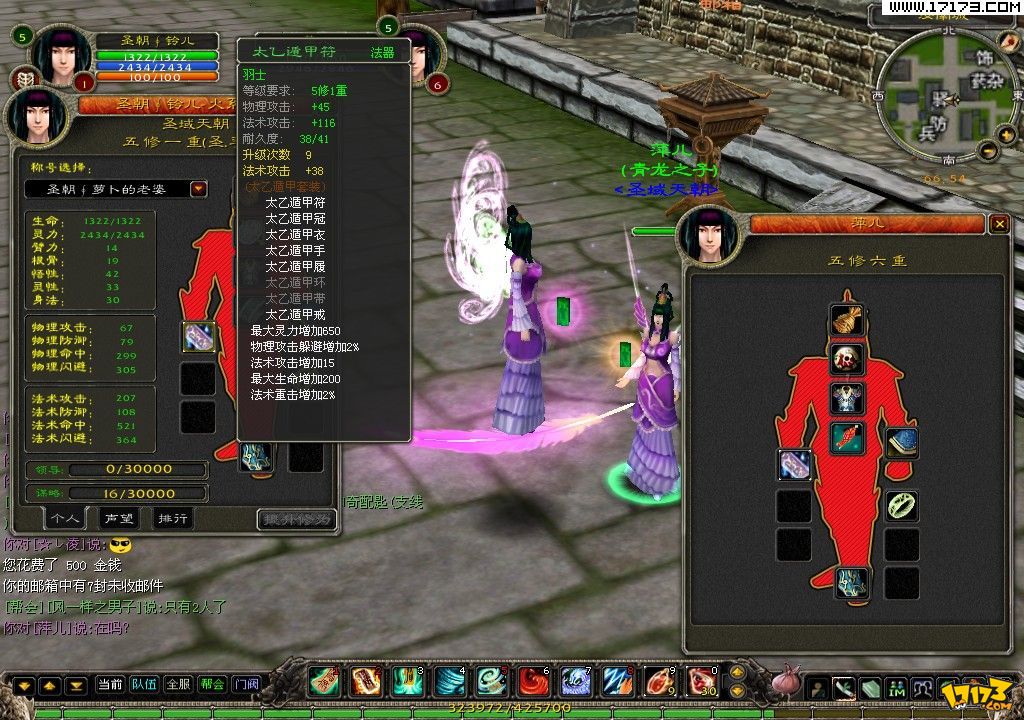
Task: Select the 当前 chat channel
Action: pos(110,685)
